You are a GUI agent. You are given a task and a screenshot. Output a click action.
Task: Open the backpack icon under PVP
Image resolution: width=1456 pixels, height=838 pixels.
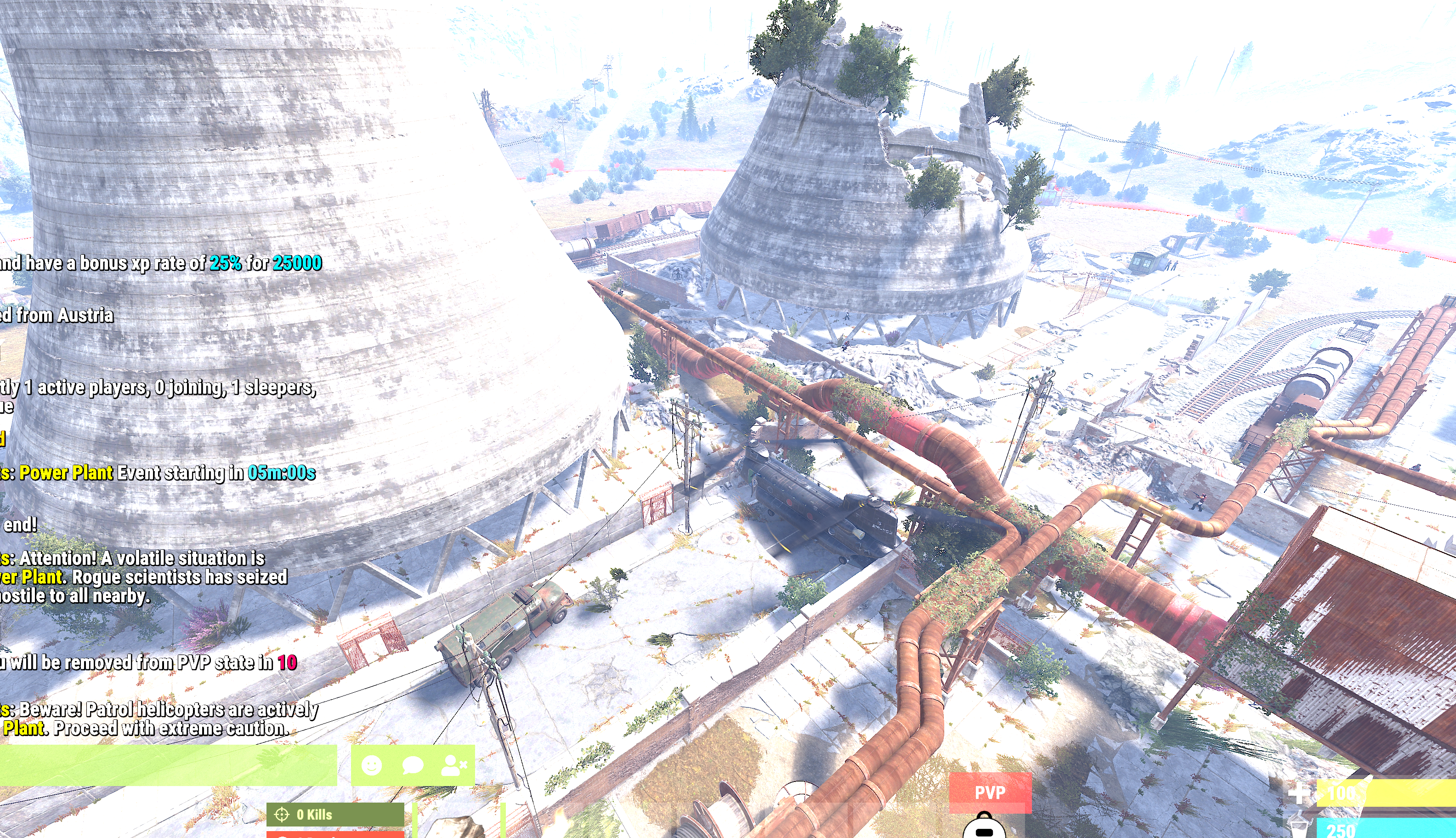[x=984, y=827]
